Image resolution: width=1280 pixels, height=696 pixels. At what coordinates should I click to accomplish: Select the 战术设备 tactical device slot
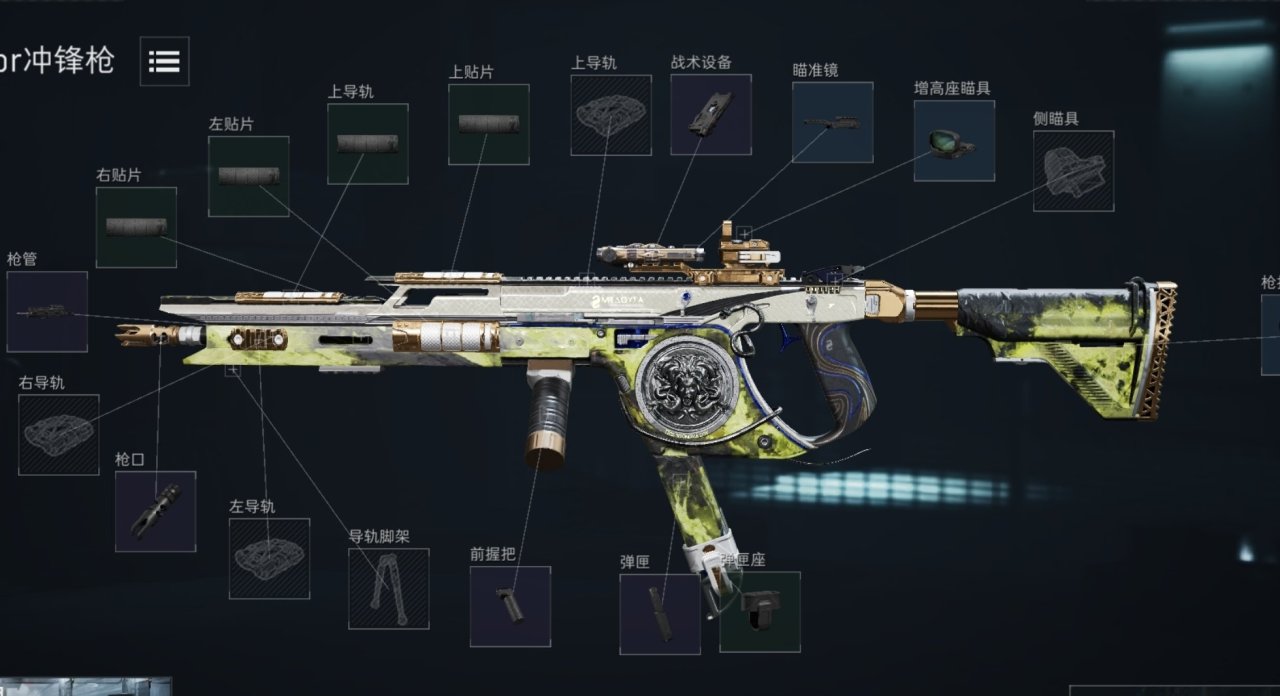click(710, 114)
